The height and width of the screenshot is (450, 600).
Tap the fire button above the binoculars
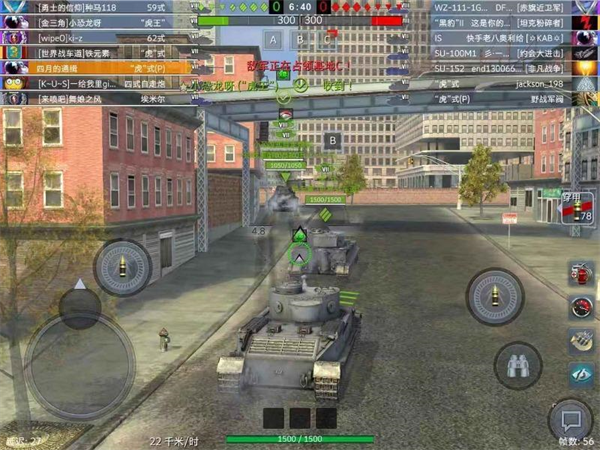point(494,296)
